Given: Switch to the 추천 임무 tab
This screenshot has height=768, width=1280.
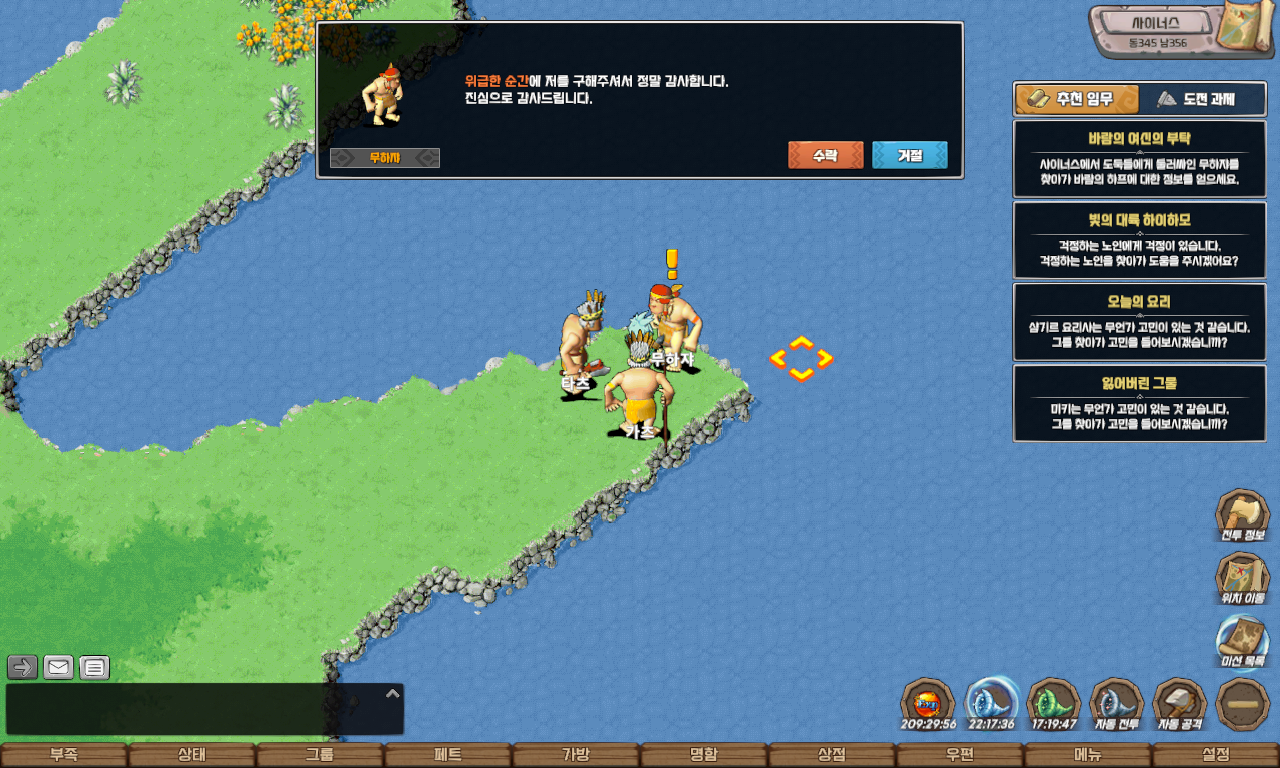Looking at the screenshot, I should click(1077, 99).
